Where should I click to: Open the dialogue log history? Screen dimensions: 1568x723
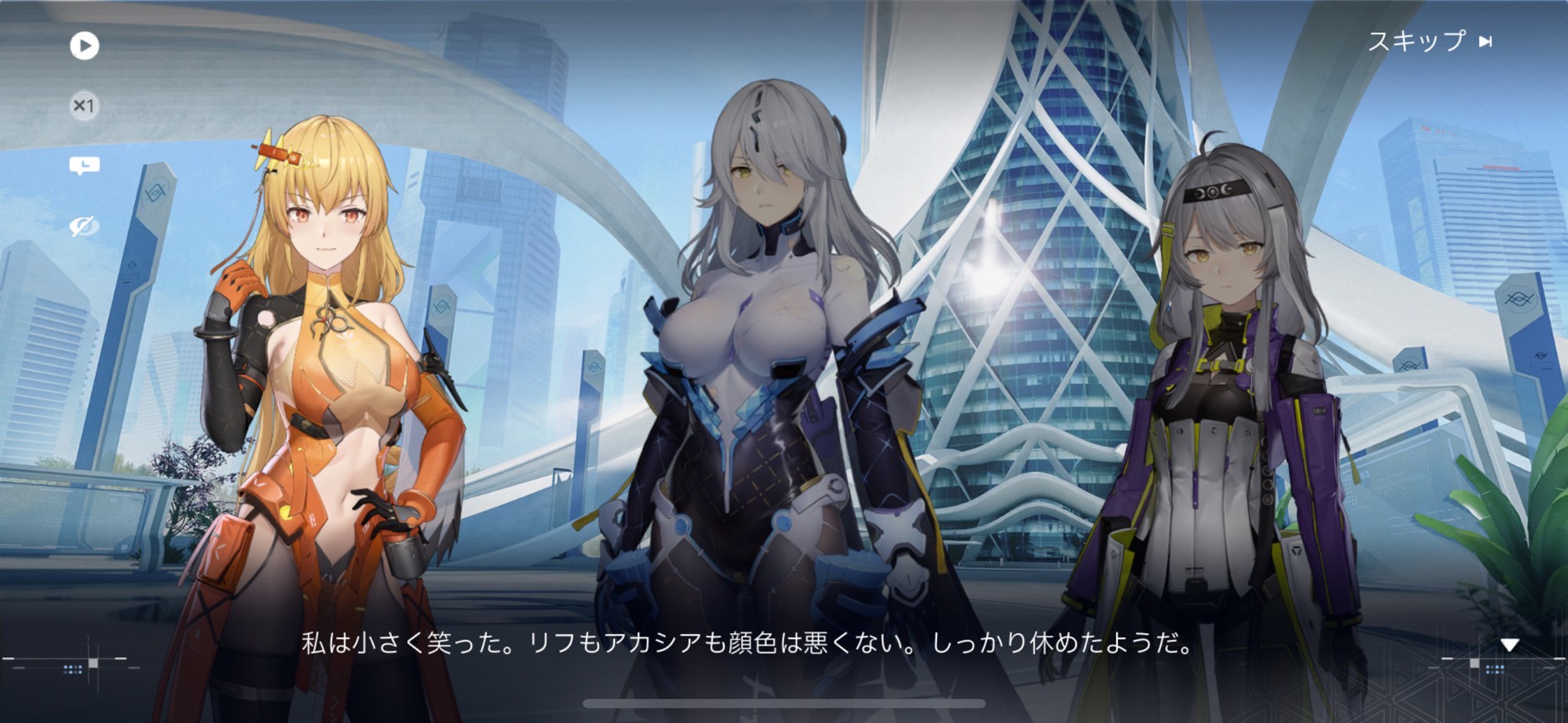(x=84, y=166)
